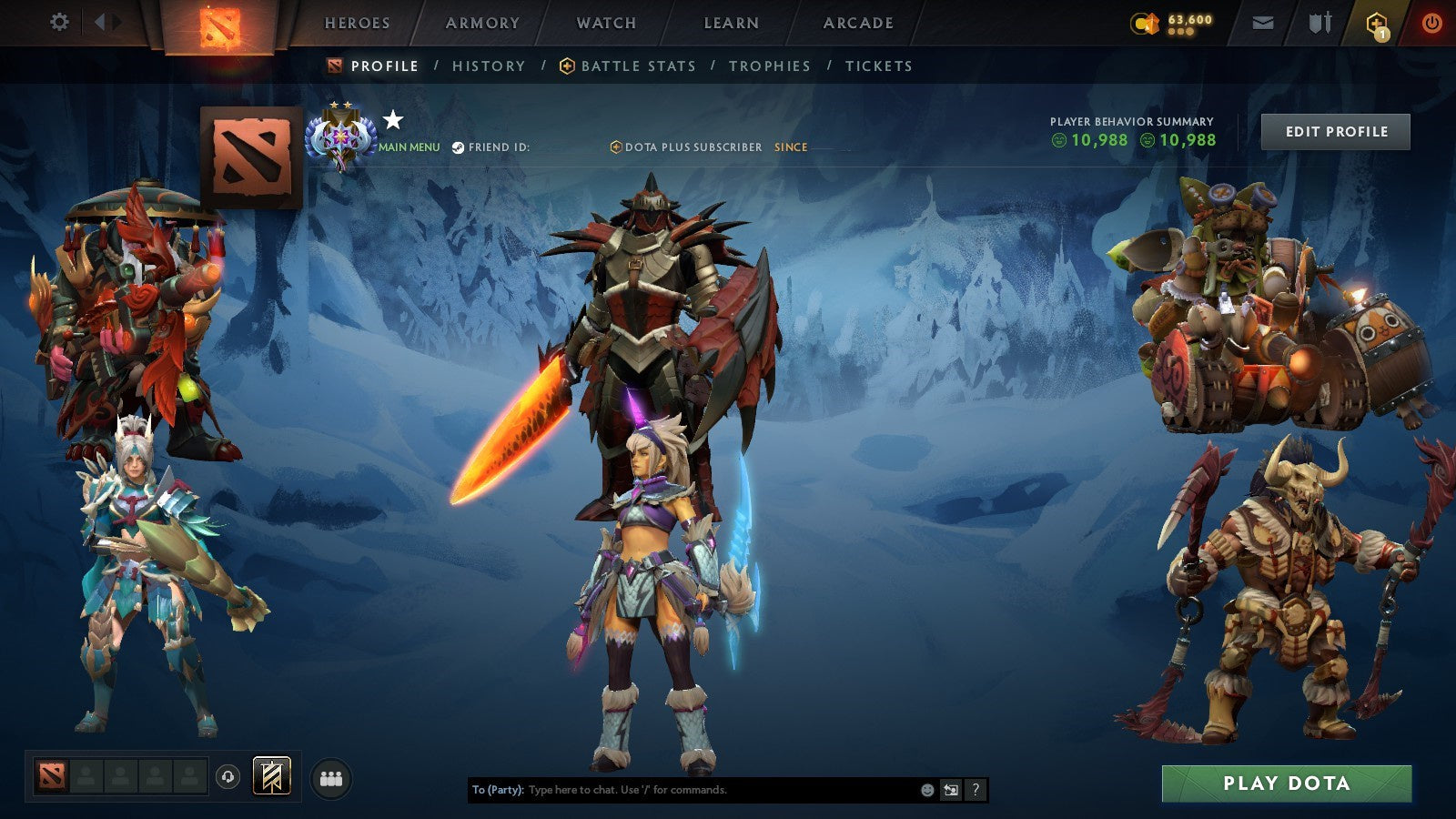Open the TROPHIES tab
The height and width of the screenshot is (819, 1456).
pyautogui.click(x=769, y=66)
